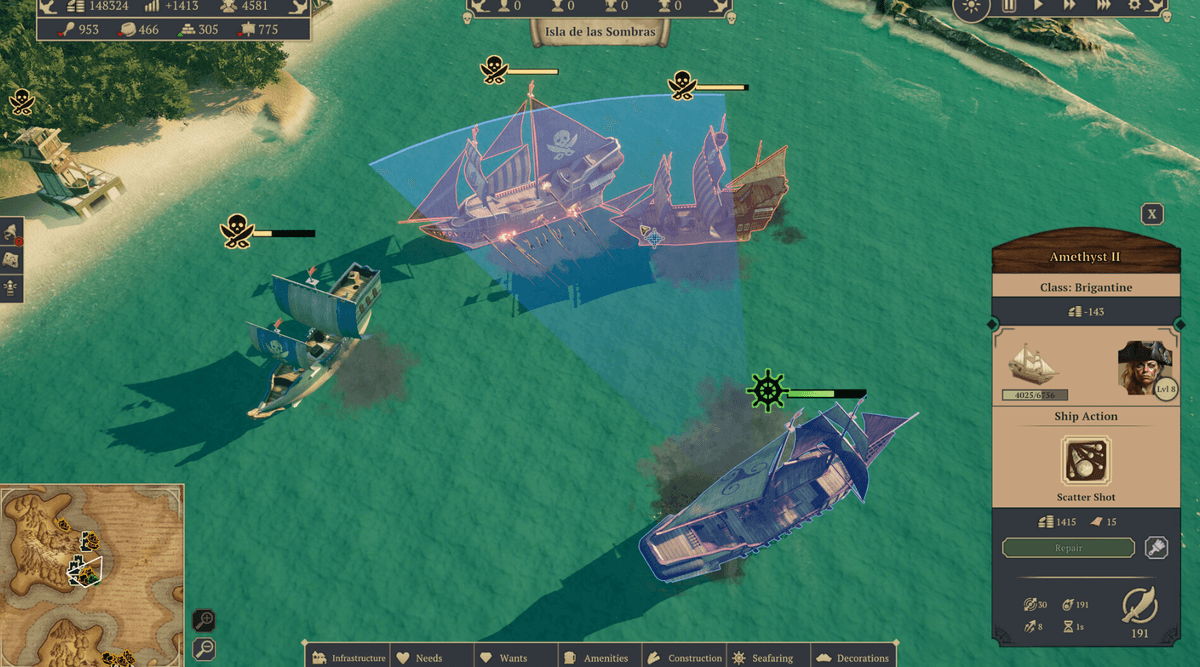Set game speed to normal play
Screen dimensions: 1200x667
point(1039,6)
